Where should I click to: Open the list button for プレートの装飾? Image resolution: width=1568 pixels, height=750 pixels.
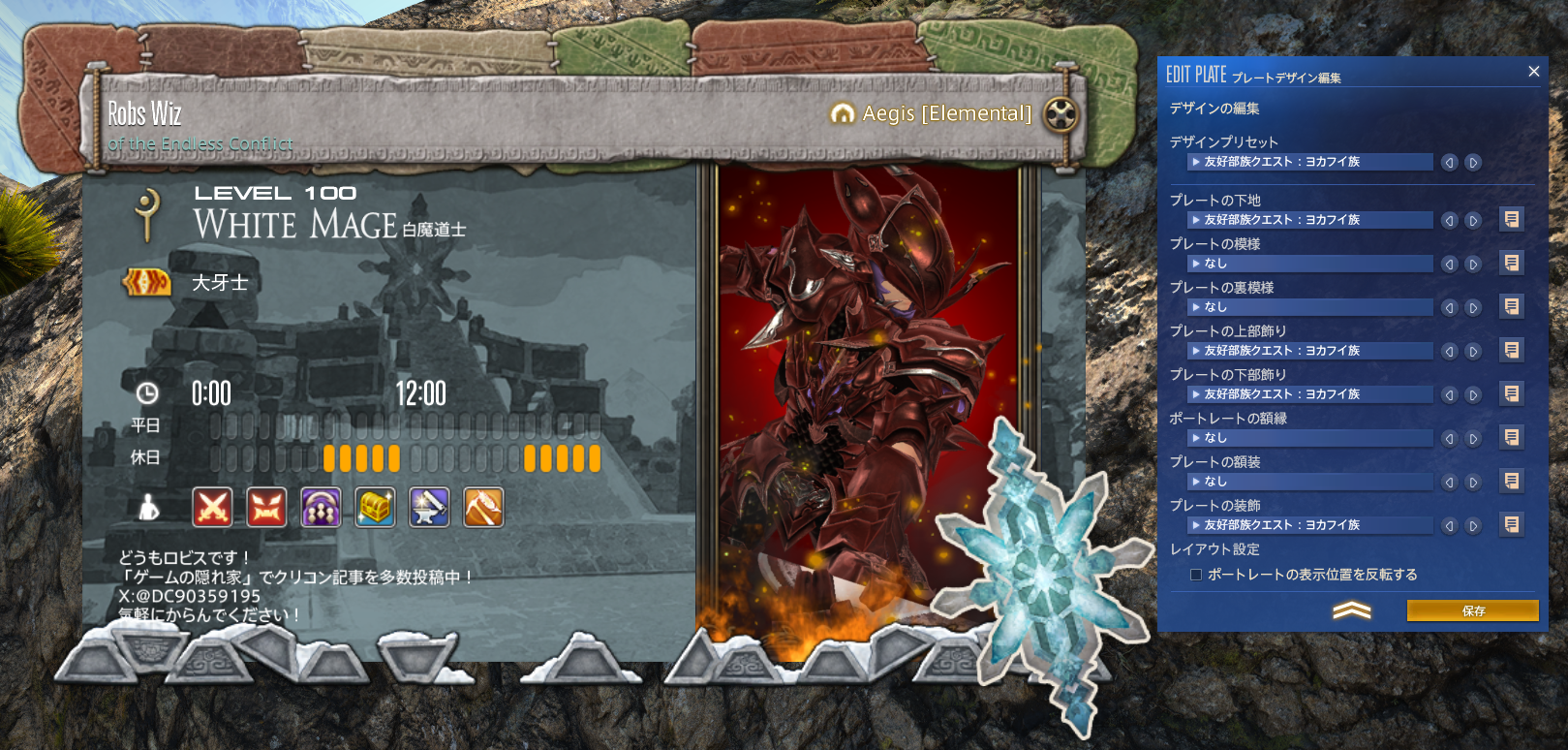(1511, 524)
